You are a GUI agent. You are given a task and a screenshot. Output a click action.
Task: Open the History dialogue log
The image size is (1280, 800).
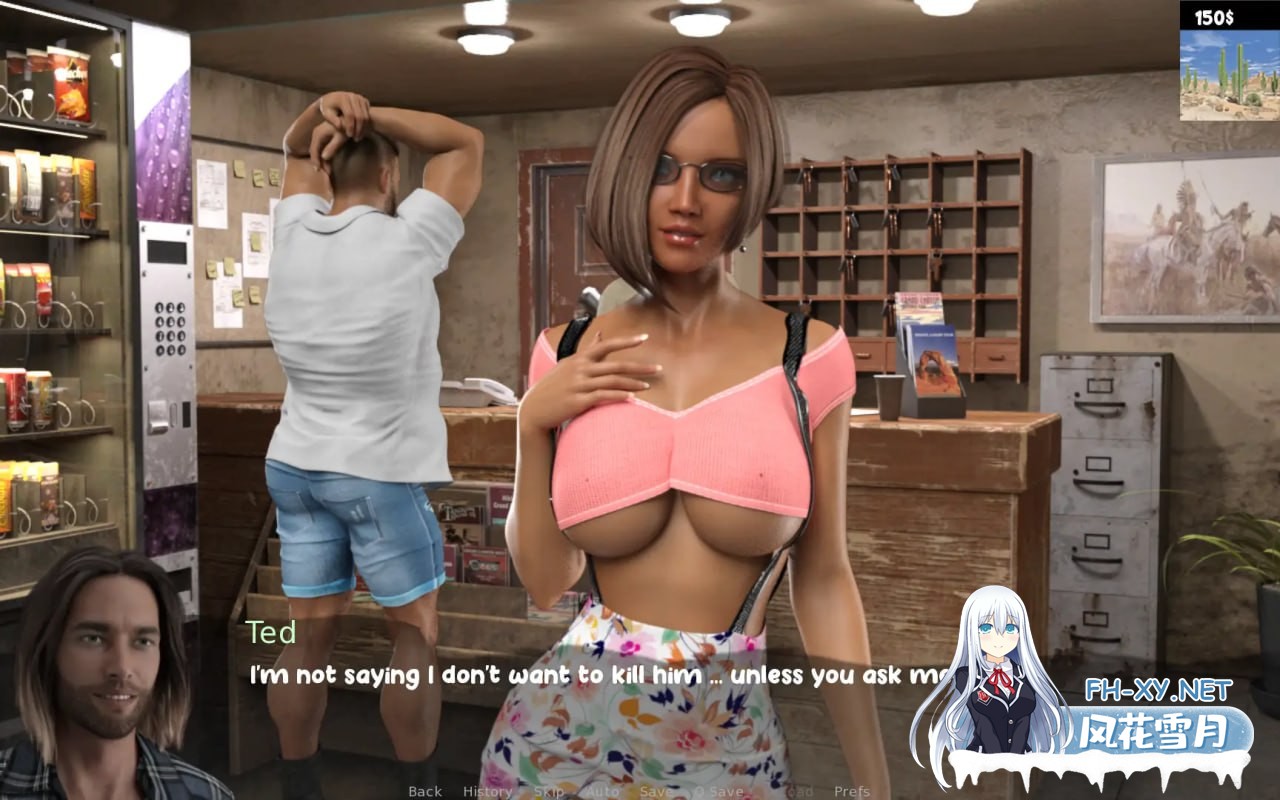[x=487, y=790]
